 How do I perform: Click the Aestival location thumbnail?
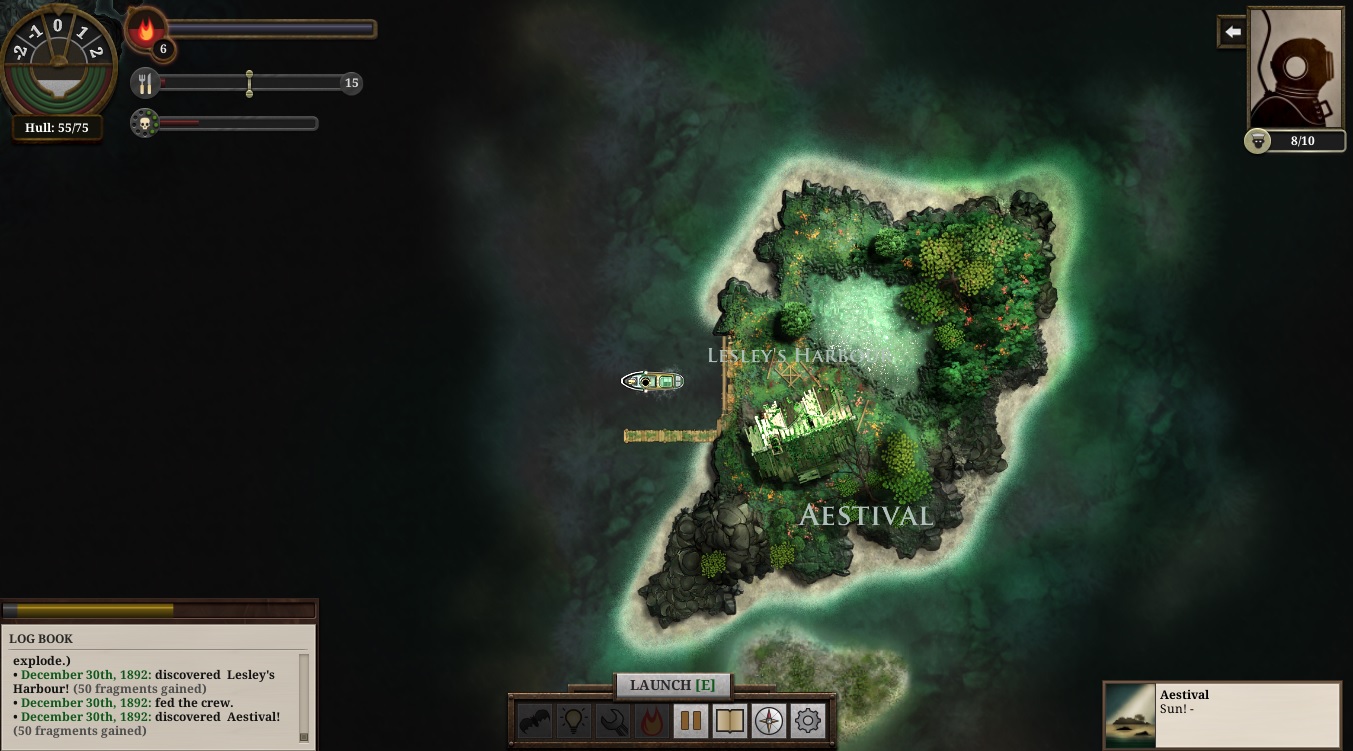point(1131,713)
